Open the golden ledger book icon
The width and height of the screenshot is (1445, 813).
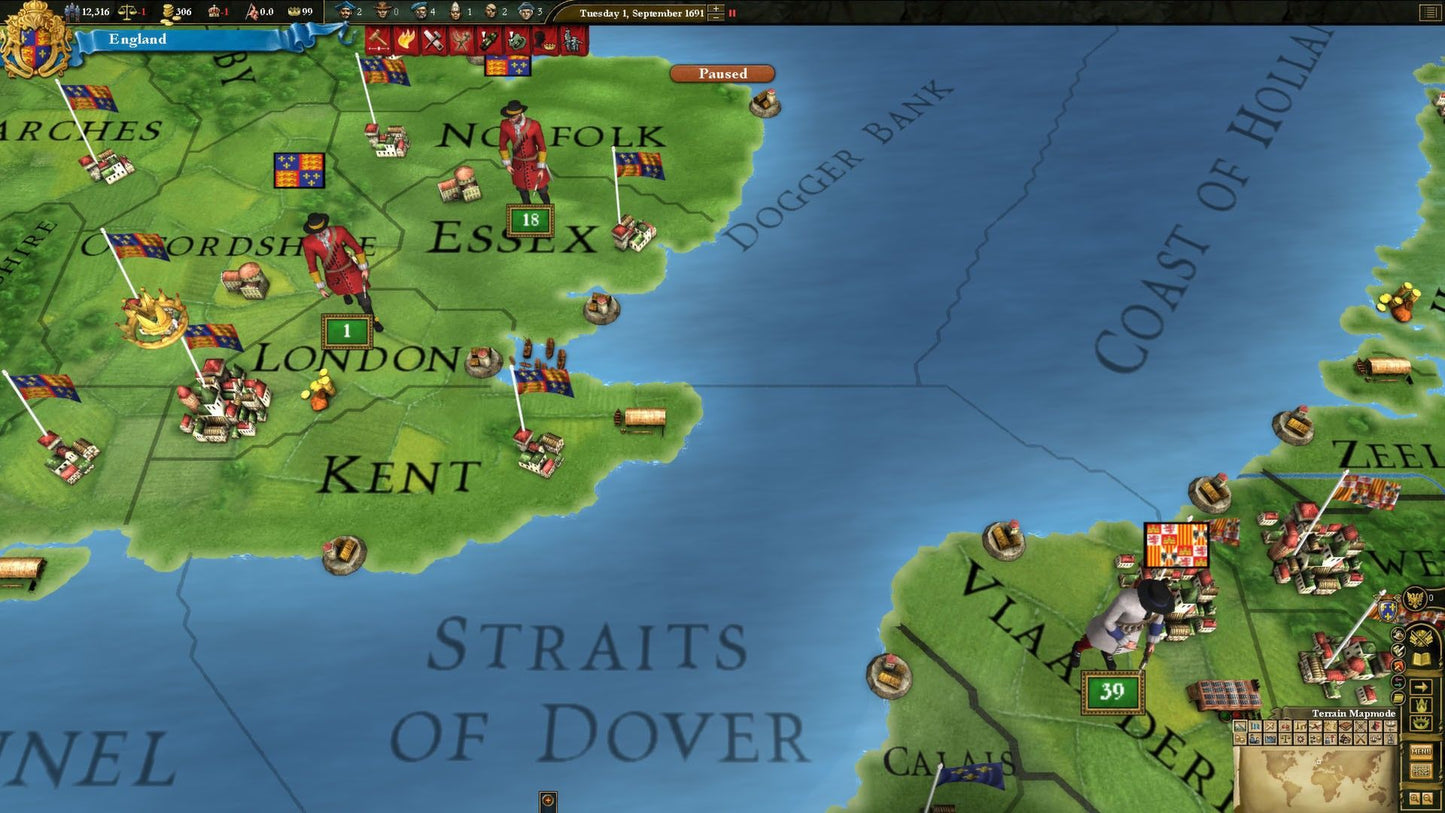[1421, 657]
